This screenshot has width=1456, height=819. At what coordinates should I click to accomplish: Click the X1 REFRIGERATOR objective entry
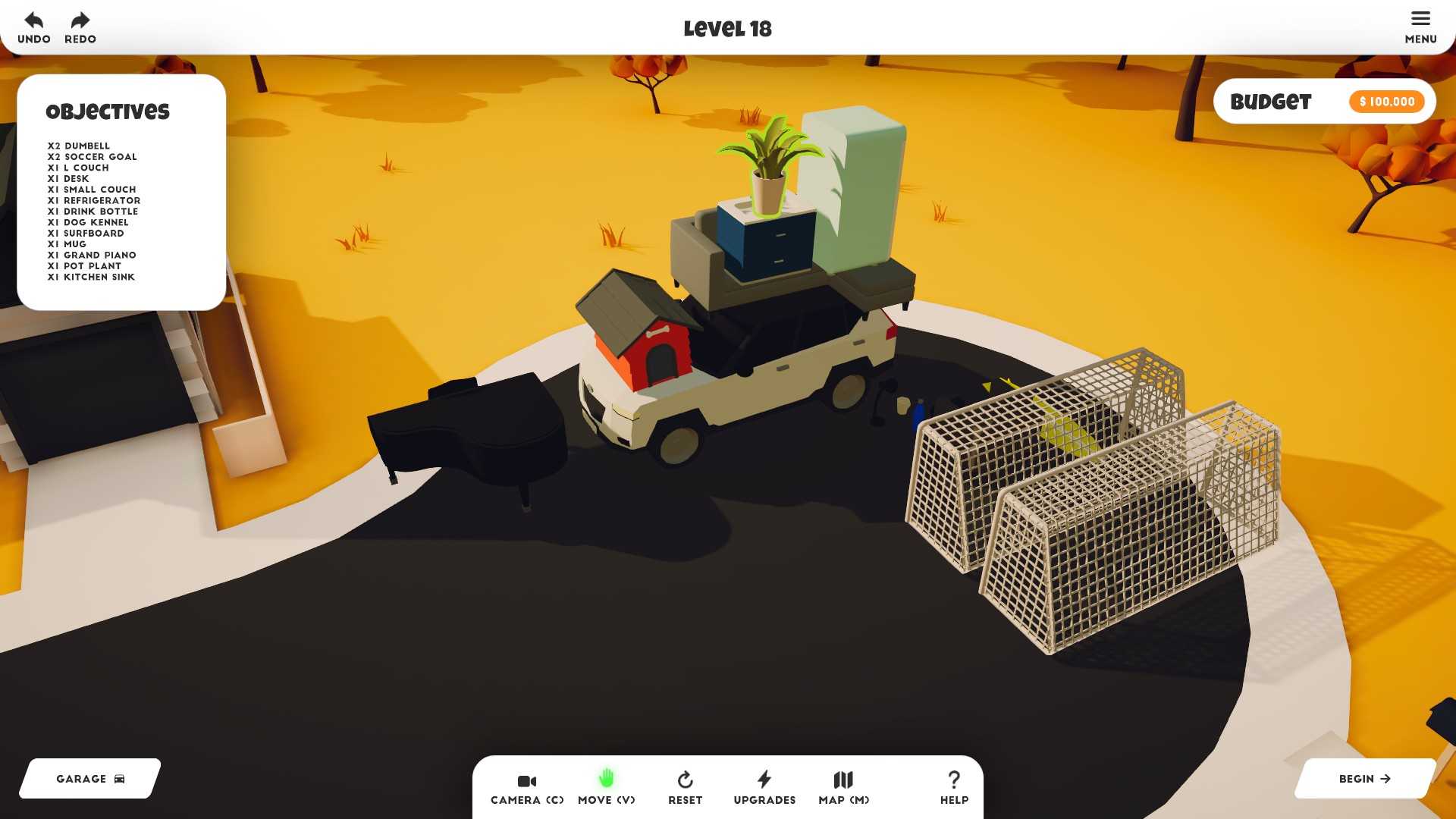tap(94, 200)
